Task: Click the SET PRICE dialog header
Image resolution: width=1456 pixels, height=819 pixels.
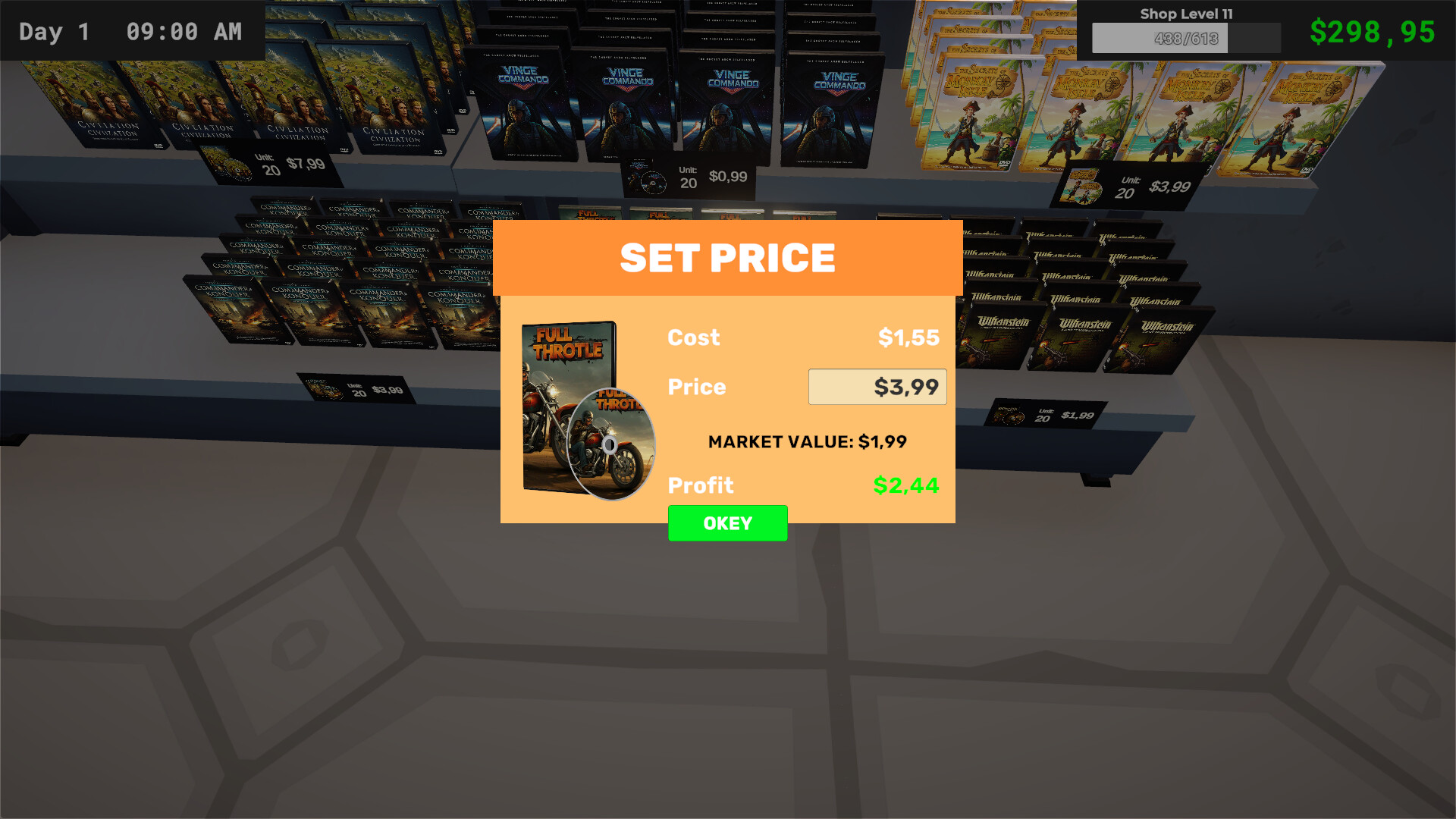Action: 727,258
